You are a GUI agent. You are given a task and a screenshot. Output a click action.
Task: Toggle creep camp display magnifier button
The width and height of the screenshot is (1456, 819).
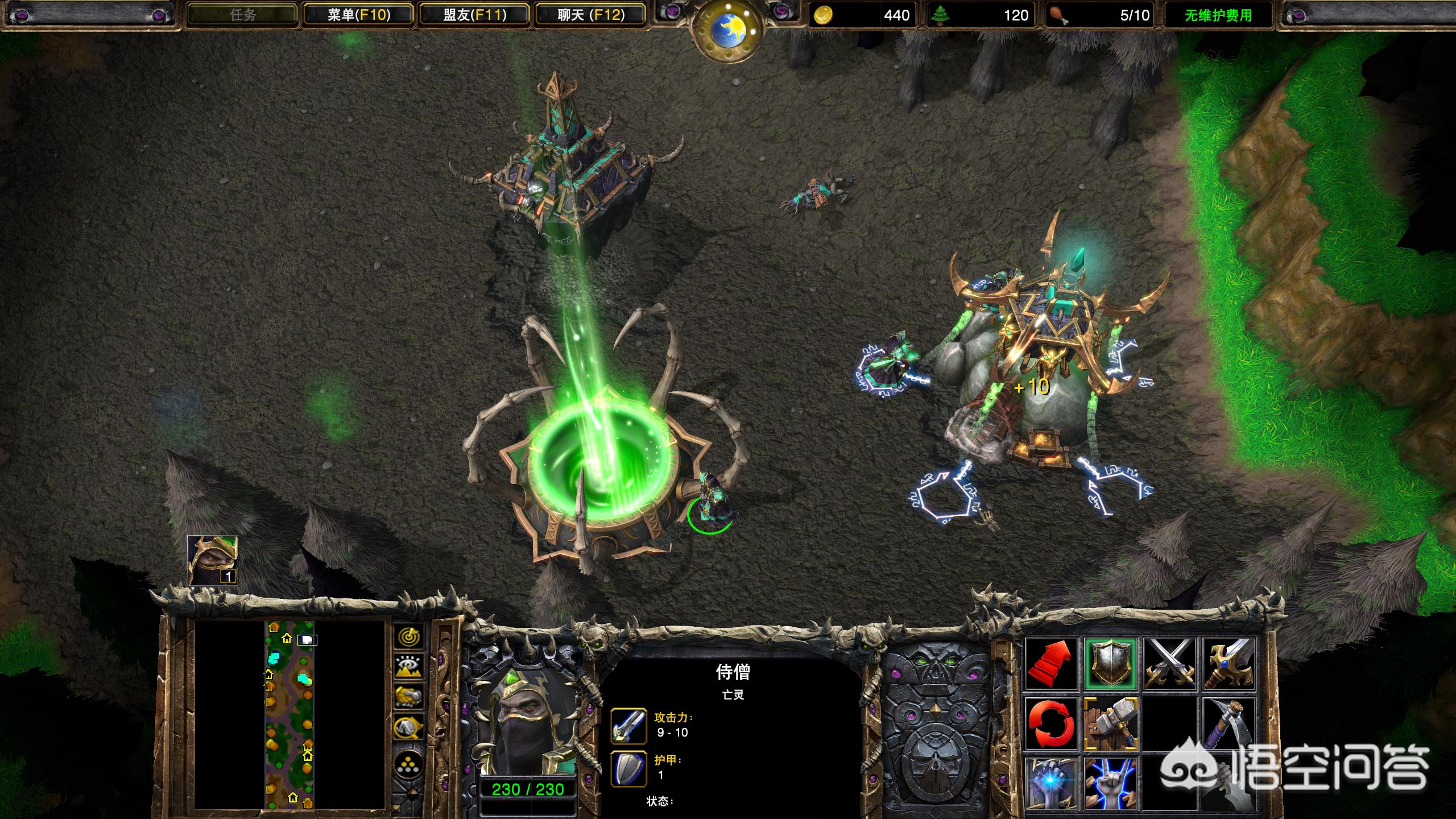coord(408,727)
